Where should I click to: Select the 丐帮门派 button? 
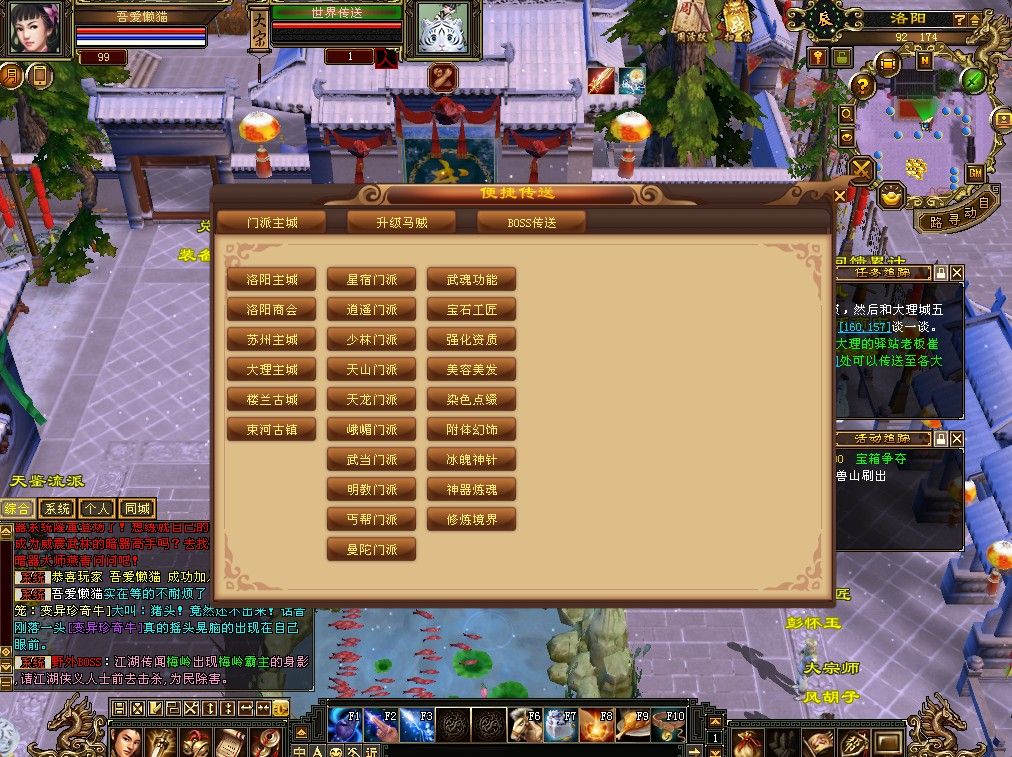(372, 520)
